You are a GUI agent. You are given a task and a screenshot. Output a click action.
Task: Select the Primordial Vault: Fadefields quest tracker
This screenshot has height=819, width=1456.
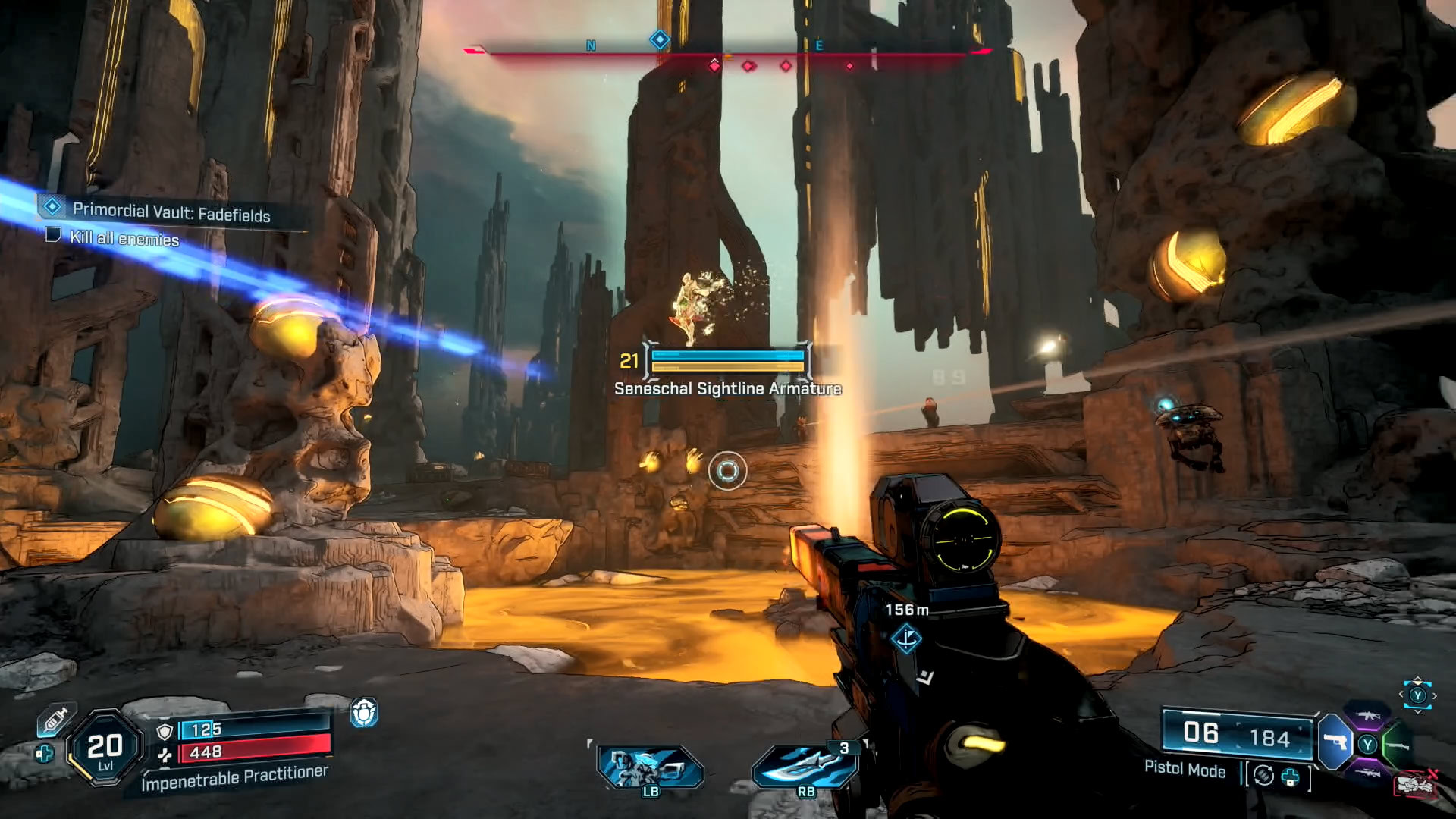(x=171, y=213)
